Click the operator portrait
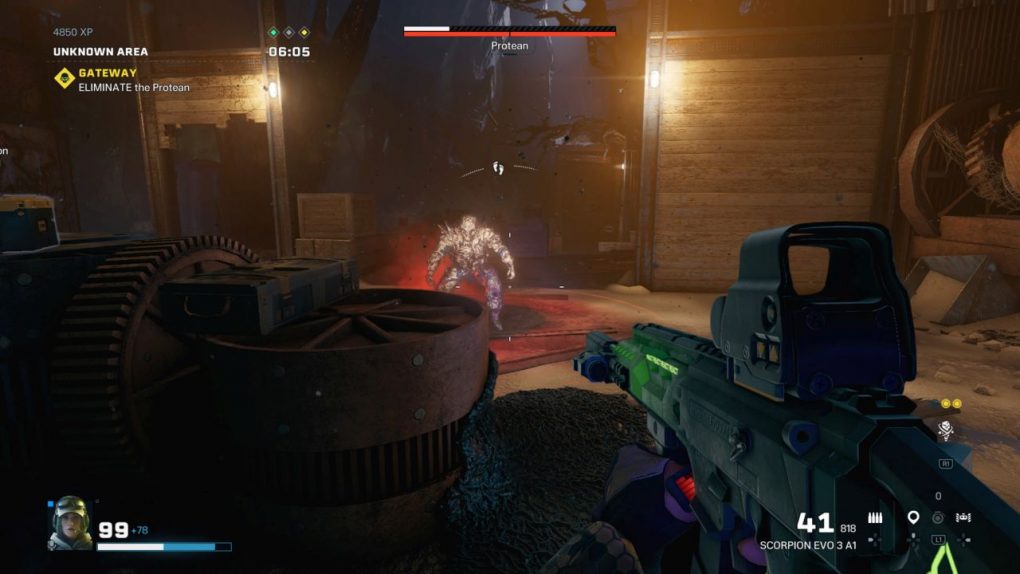The height and width of the screenshot is (574, 1020). click(69, 523)
